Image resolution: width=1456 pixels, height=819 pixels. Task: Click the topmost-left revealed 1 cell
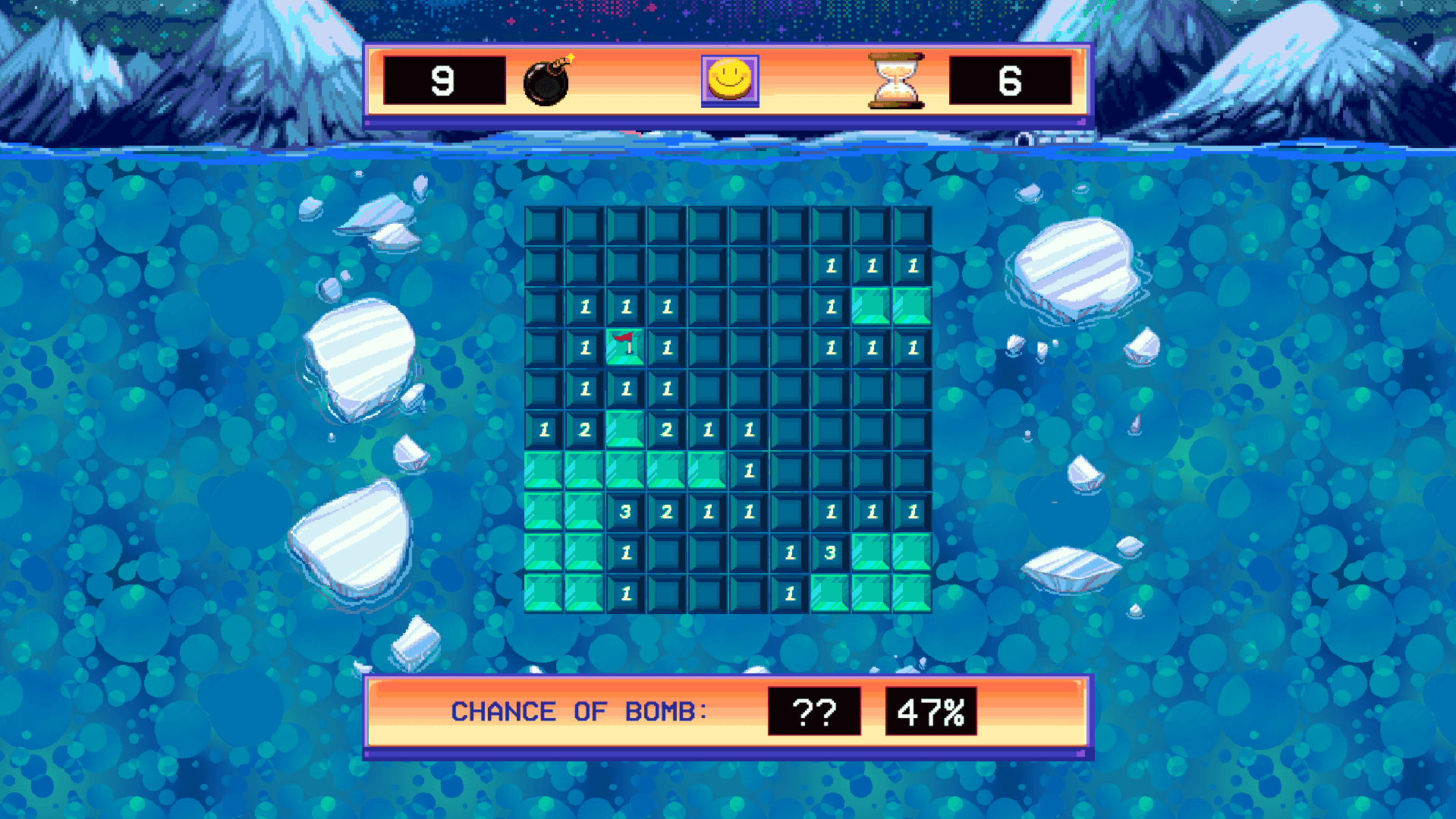click(584, 307)
